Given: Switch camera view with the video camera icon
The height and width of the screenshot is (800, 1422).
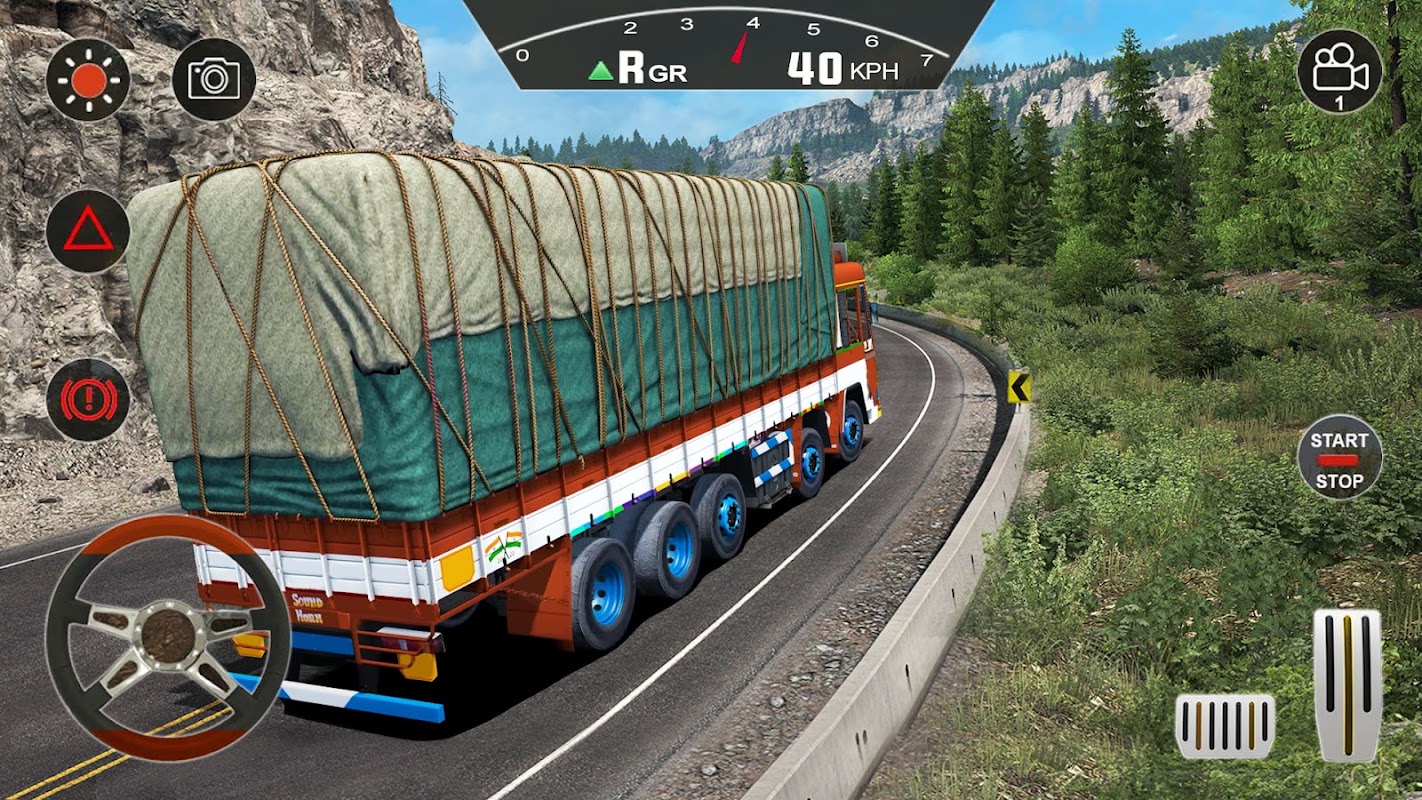Looking at the screenshot, I should pos(1339,71).
